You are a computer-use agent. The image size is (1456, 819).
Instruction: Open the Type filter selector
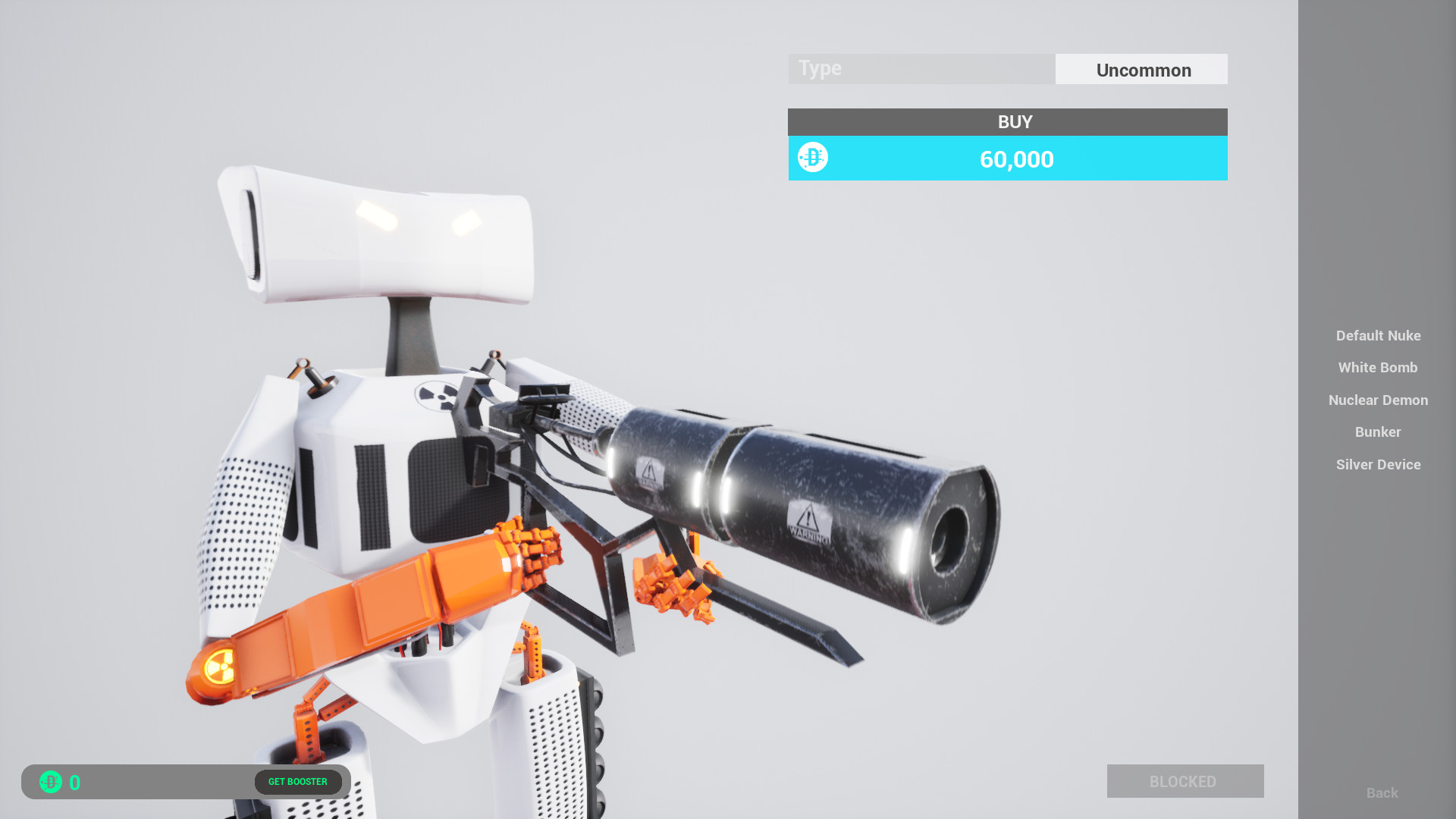(x=921, y=68)
